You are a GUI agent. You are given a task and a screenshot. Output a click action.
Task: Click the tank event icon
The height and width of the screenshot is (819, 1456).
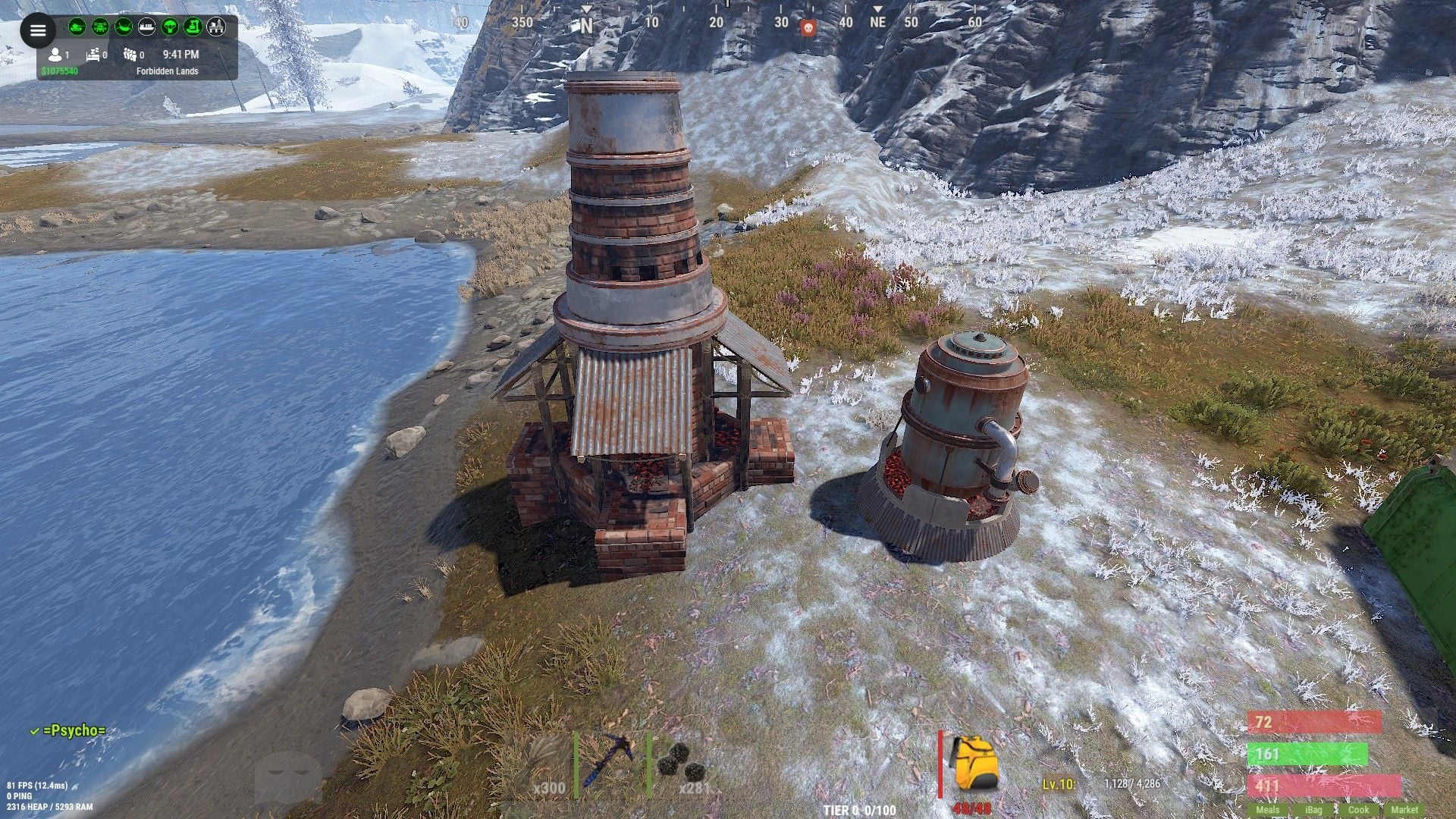tap(77, 27)
